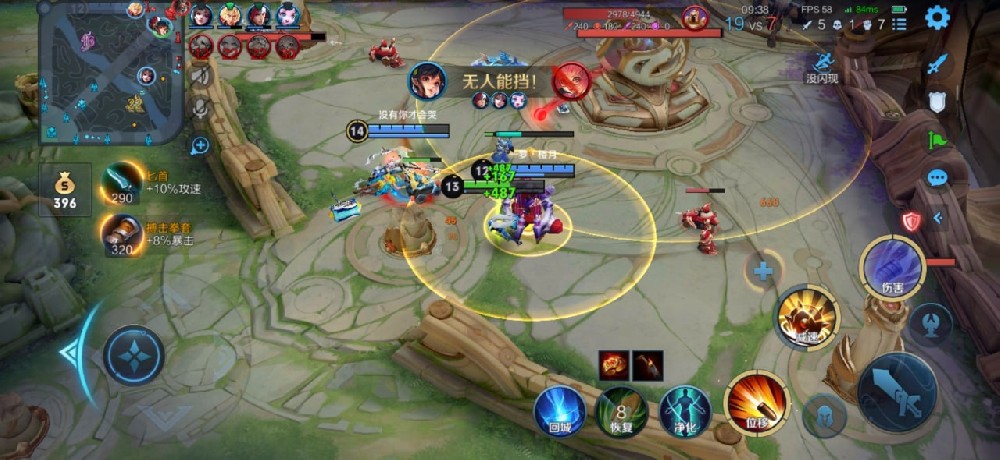
Task: Tap the minimap
Action: point(110,73)
